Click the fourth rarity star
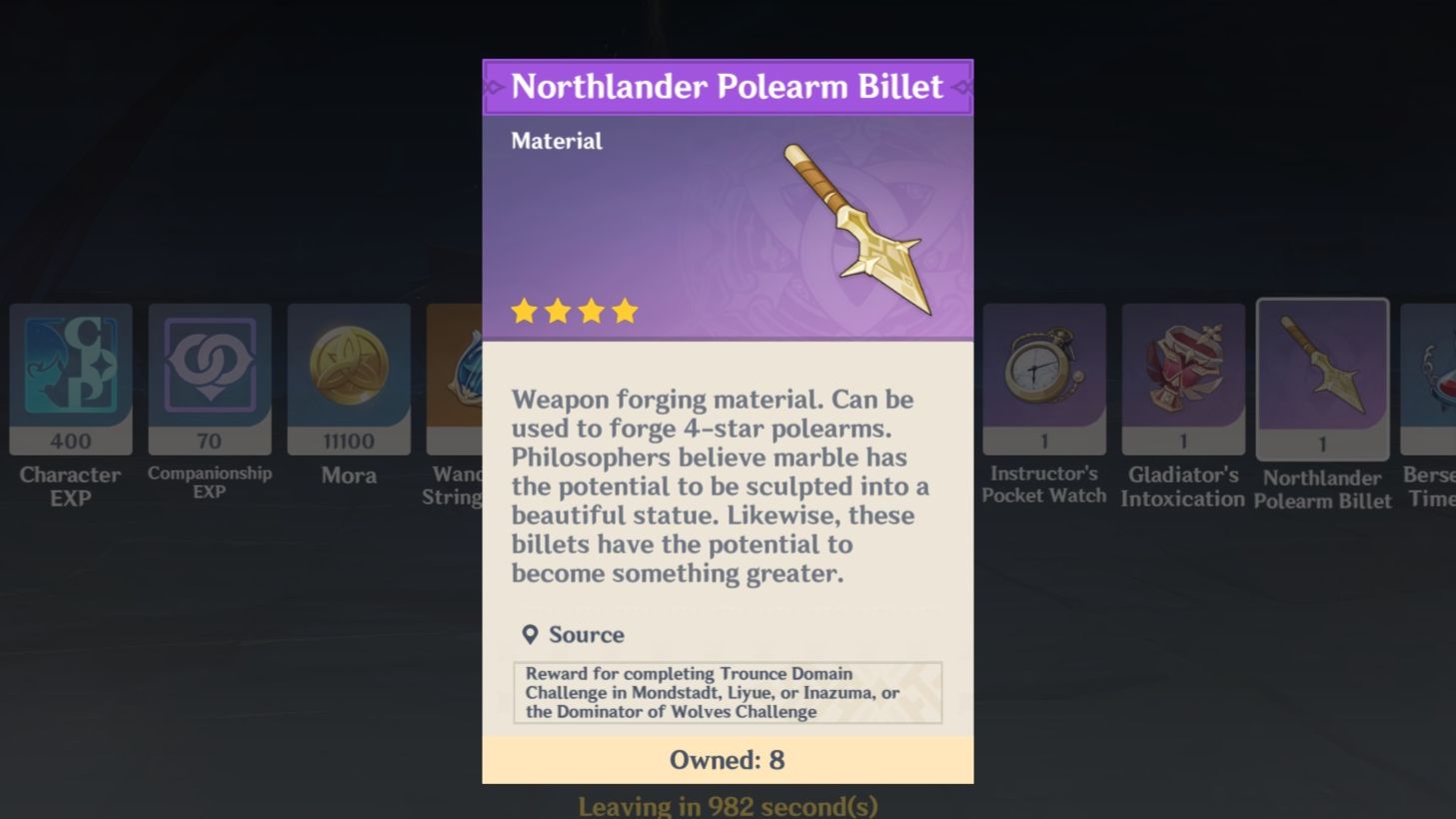 click(624, 311)
